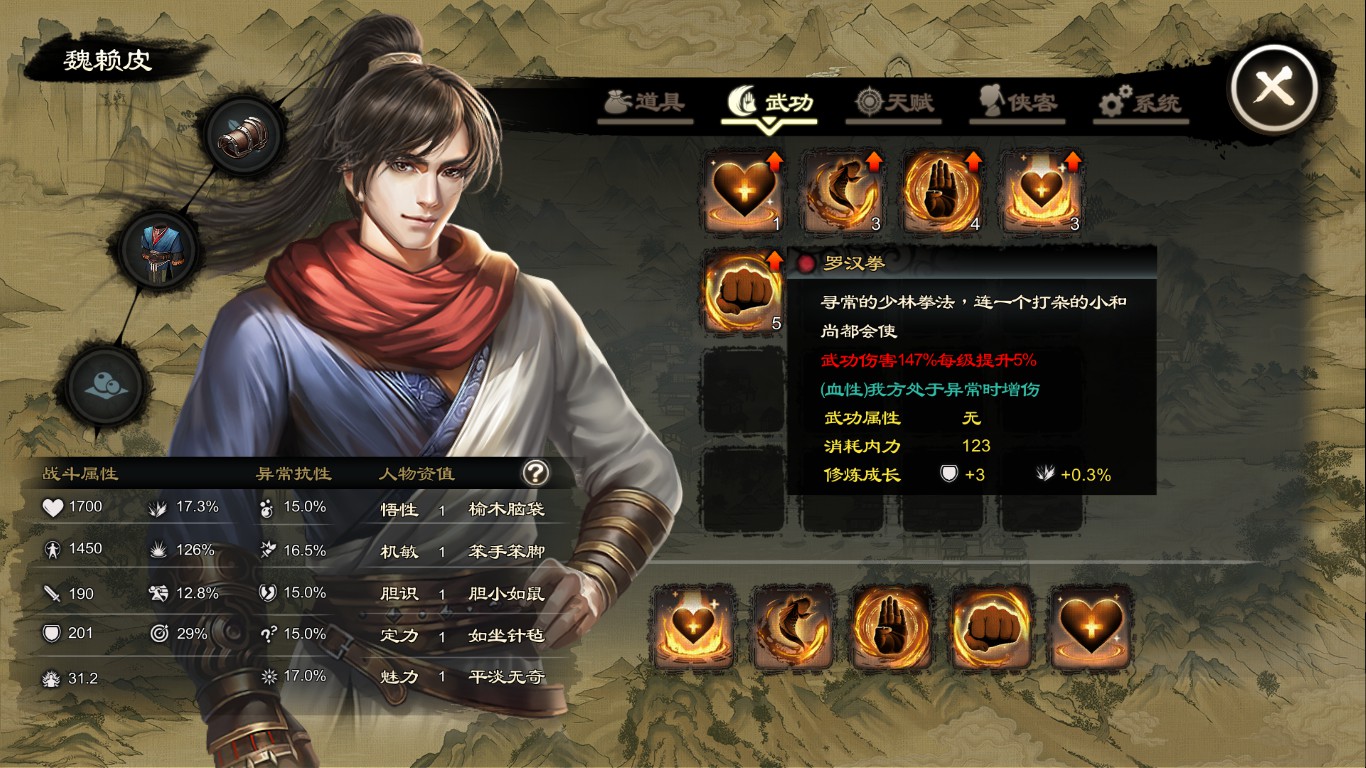Switch to the 道具 tab
This screenshot has height=768, width=1366.
[644, 101]
